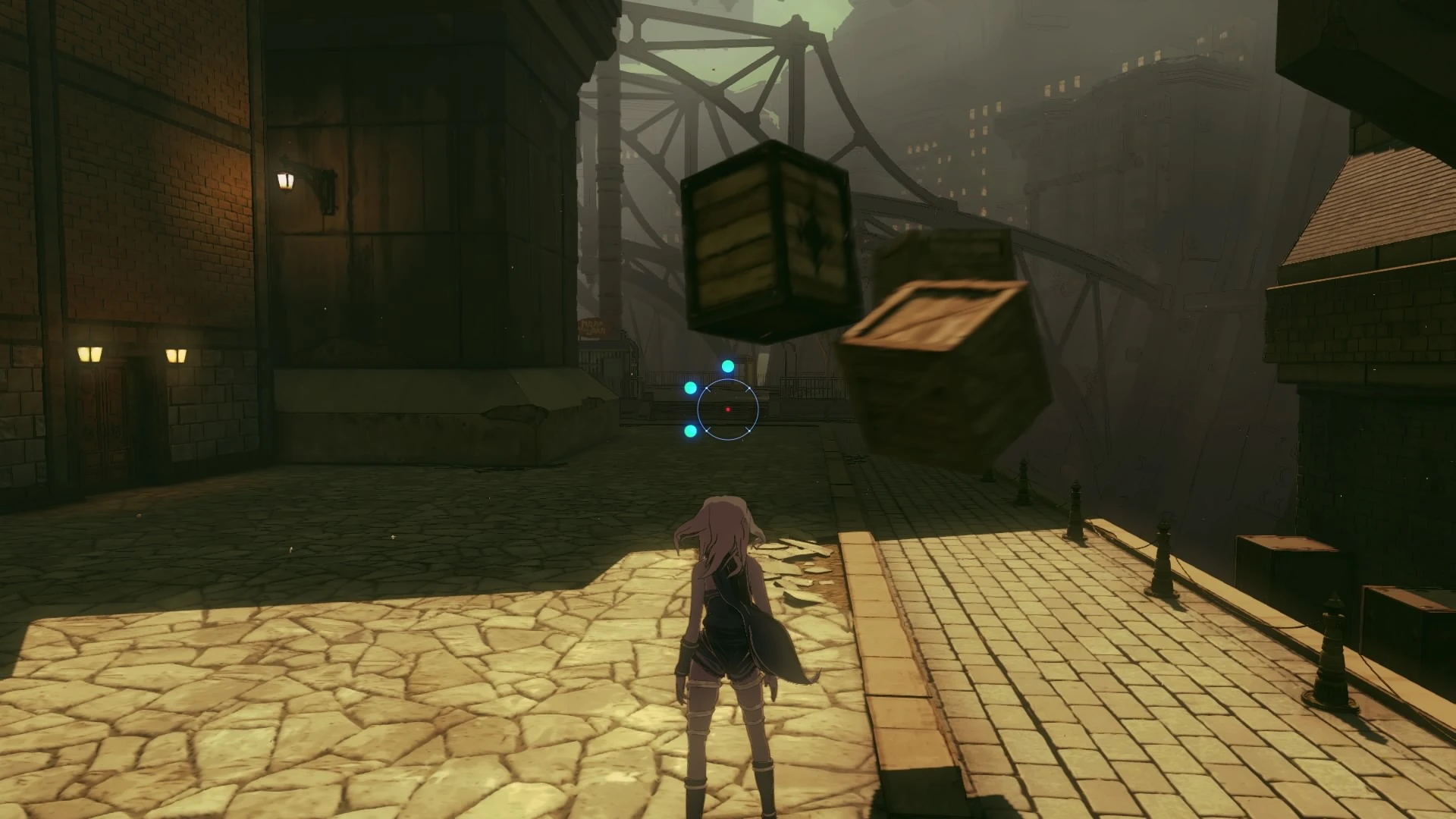
Task: Click the topmost cyan orb above the reticle
Action: pyautogui.click(x=728, y=366)
